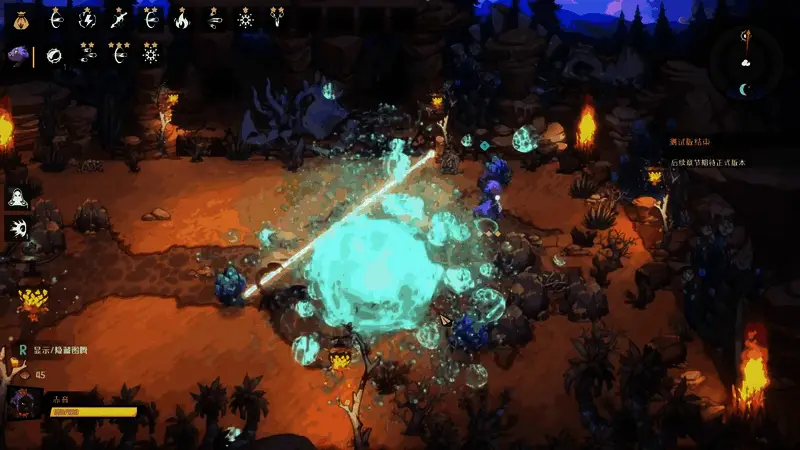Image resolution: width=800 pixels, height=450 pixels.
Task: Select the one-star sunburst skill
Action: [246, 18]
